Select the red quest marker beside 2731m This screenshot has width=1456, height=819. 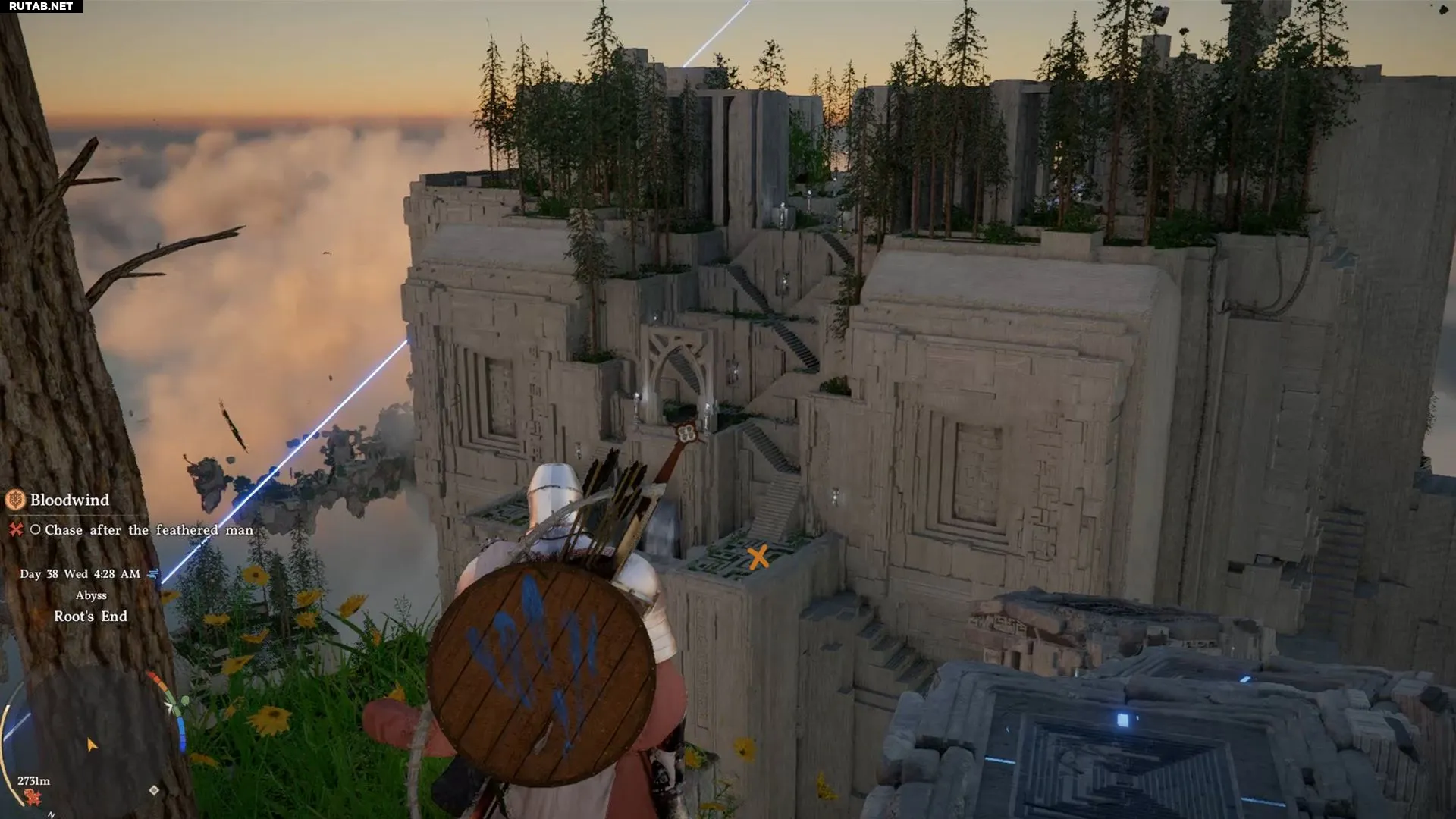pyautogui.click(x=32, y=796)
